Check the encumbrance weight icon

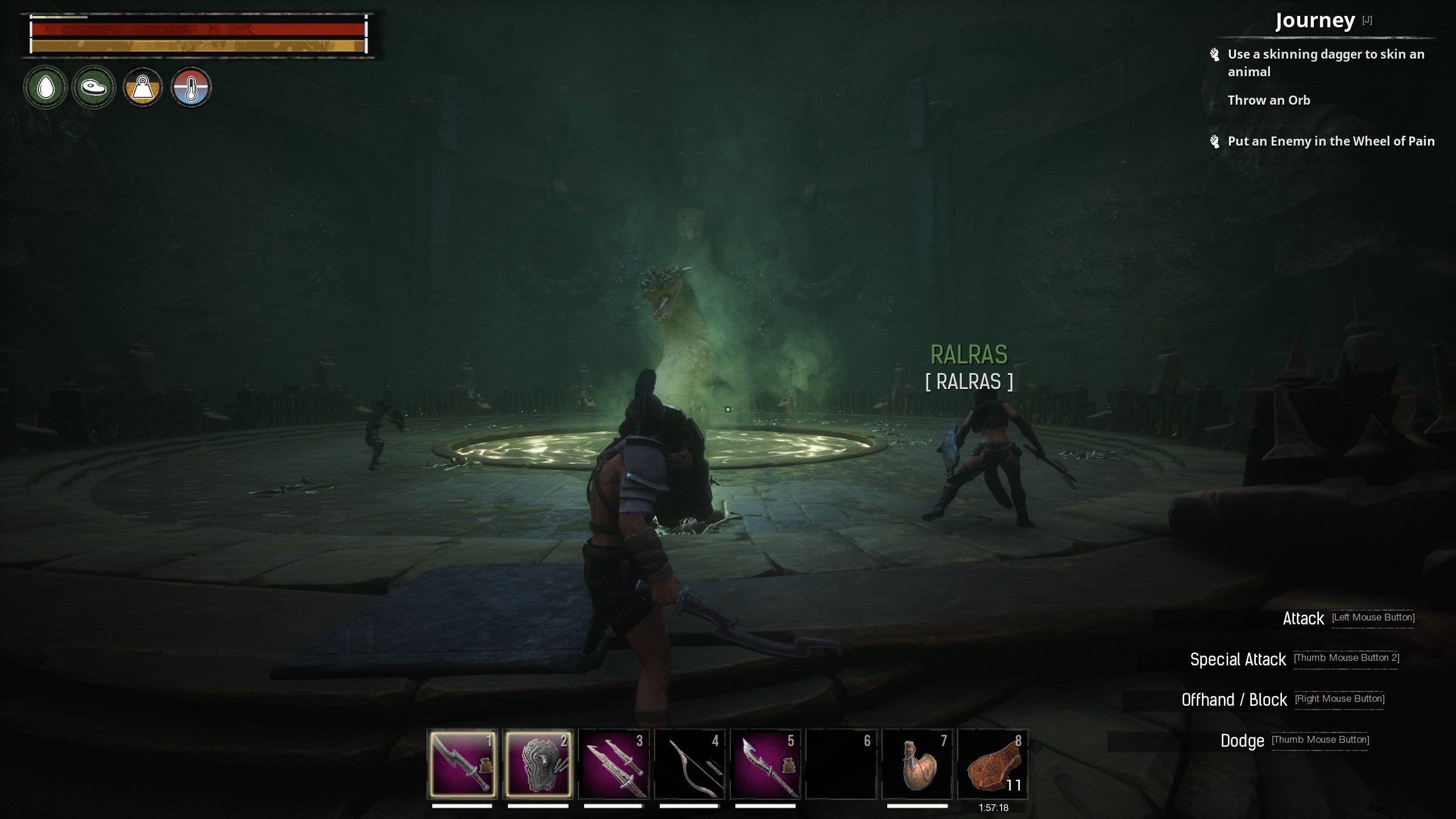click(x=143, y=88)
